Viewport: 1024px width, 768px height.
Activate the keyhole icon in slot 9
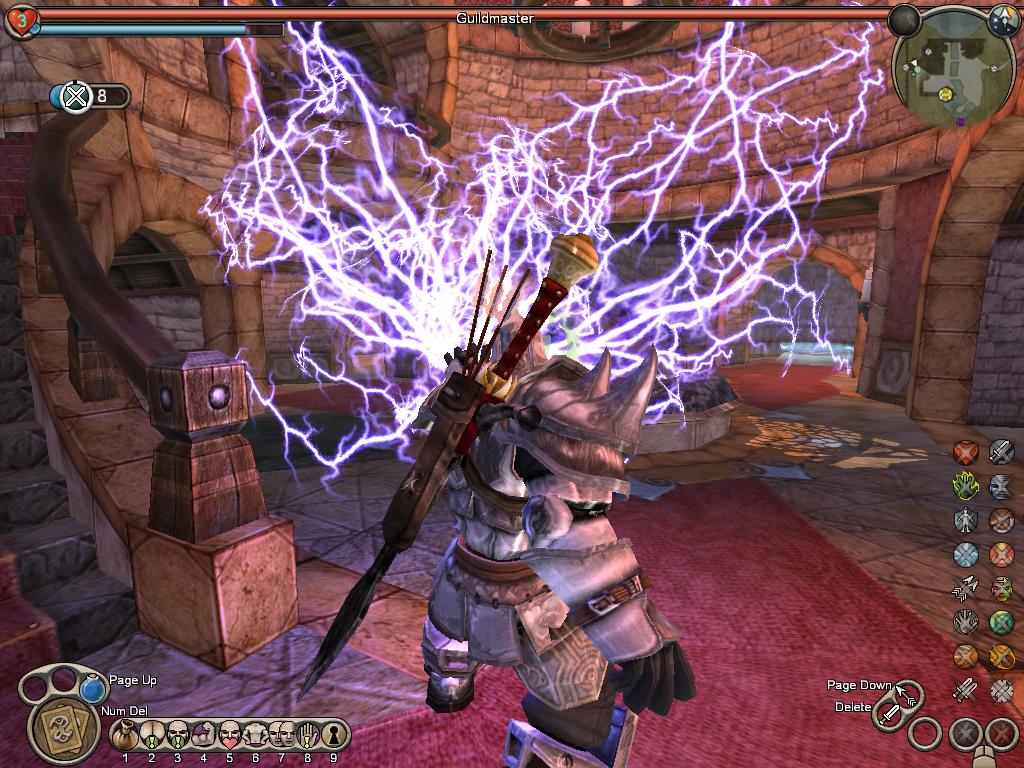pyautogui.click(x=333, y=735)
